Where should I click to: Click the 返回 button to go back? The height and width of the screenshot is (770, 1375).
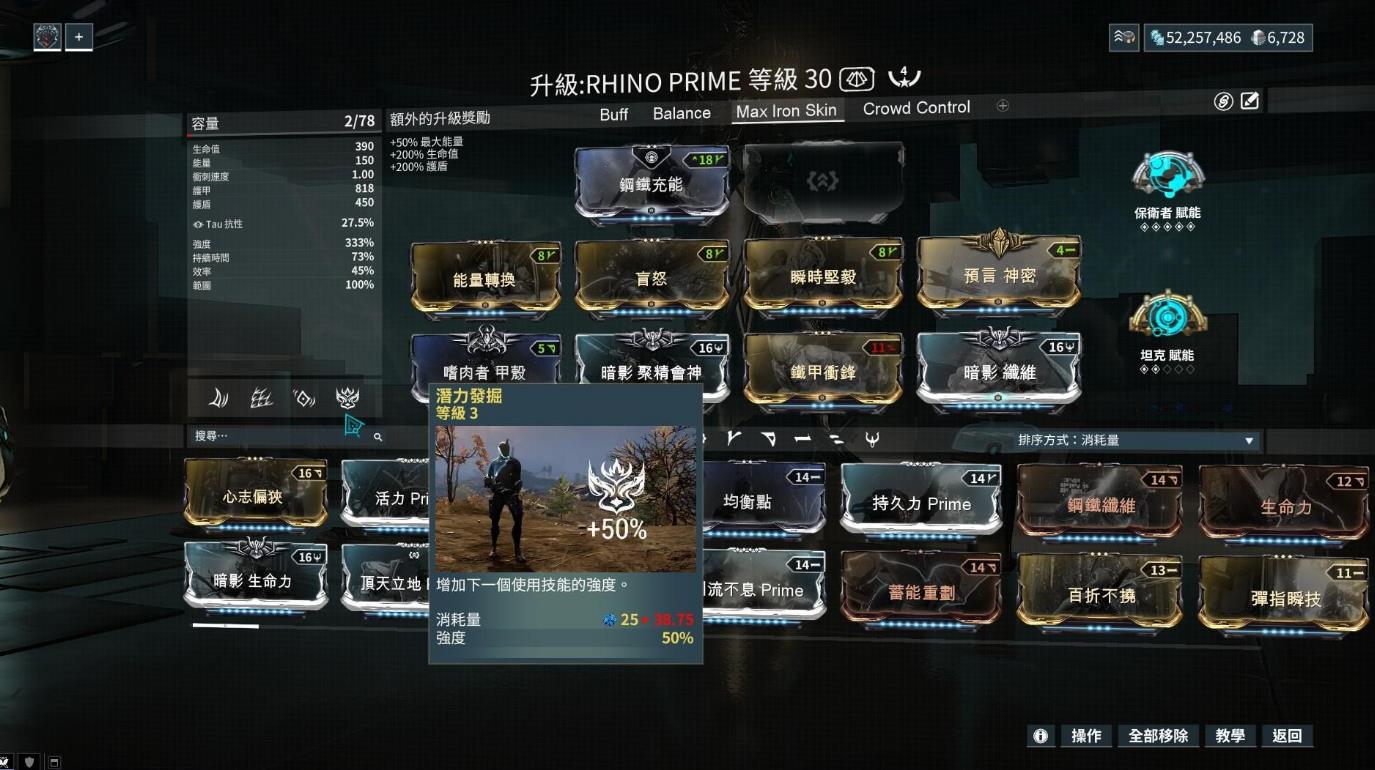1288,736
